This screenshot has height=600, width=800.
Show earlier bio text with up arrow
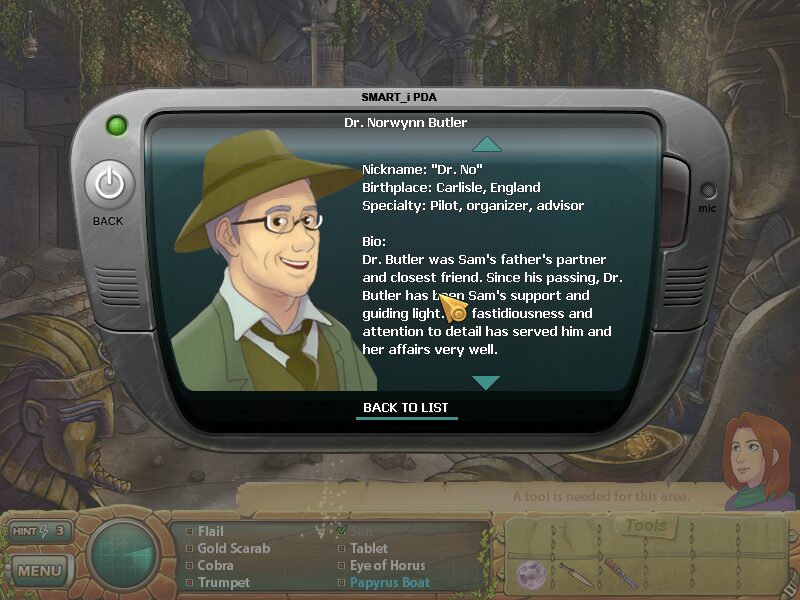pyautogui.click(x=485, y=144)
